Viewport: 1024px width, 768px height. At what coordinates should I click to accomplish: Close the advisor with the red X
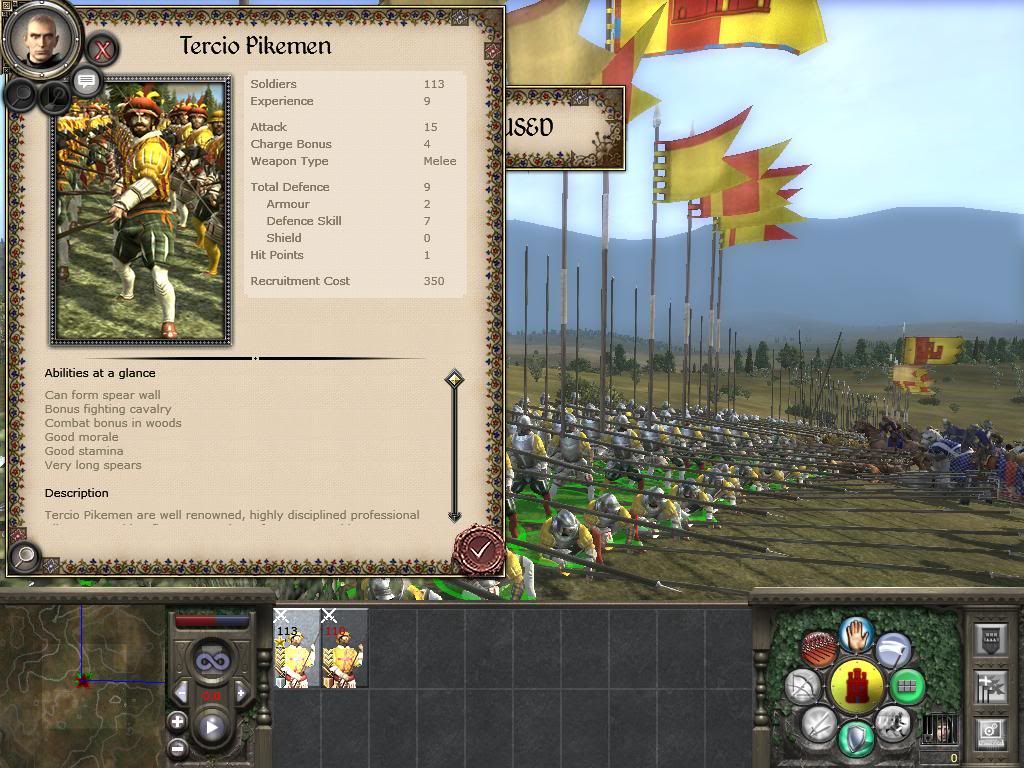pos(102,48)
